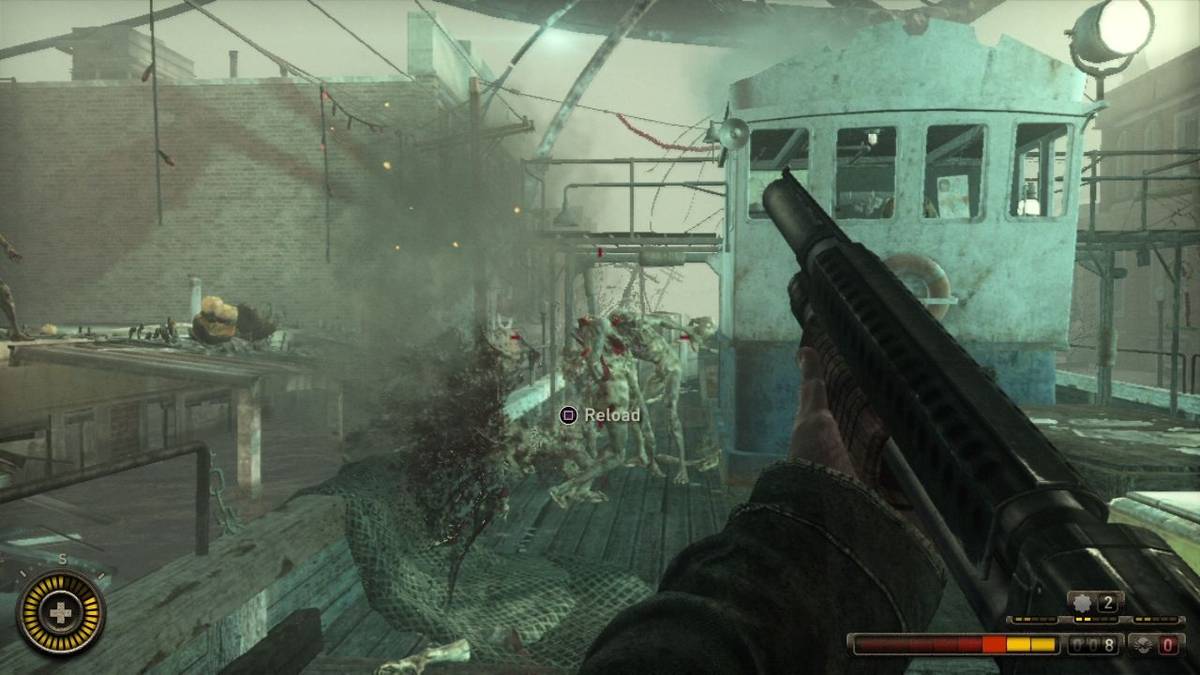Viewport: 1200px width, 675px height.
Task: Click the compass S heading marker
Action: coord(62,560)
